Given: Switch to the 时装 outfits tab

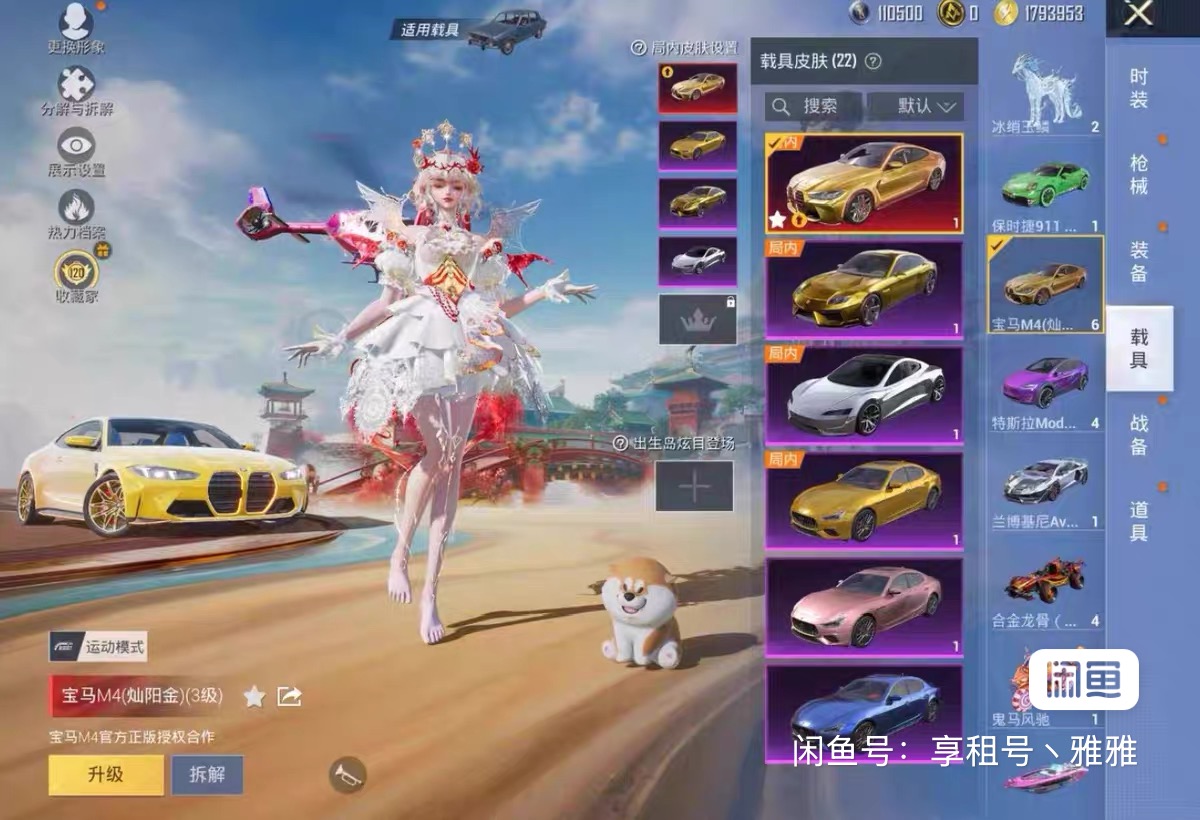Looking at the screenshot, I should 1139,88.
